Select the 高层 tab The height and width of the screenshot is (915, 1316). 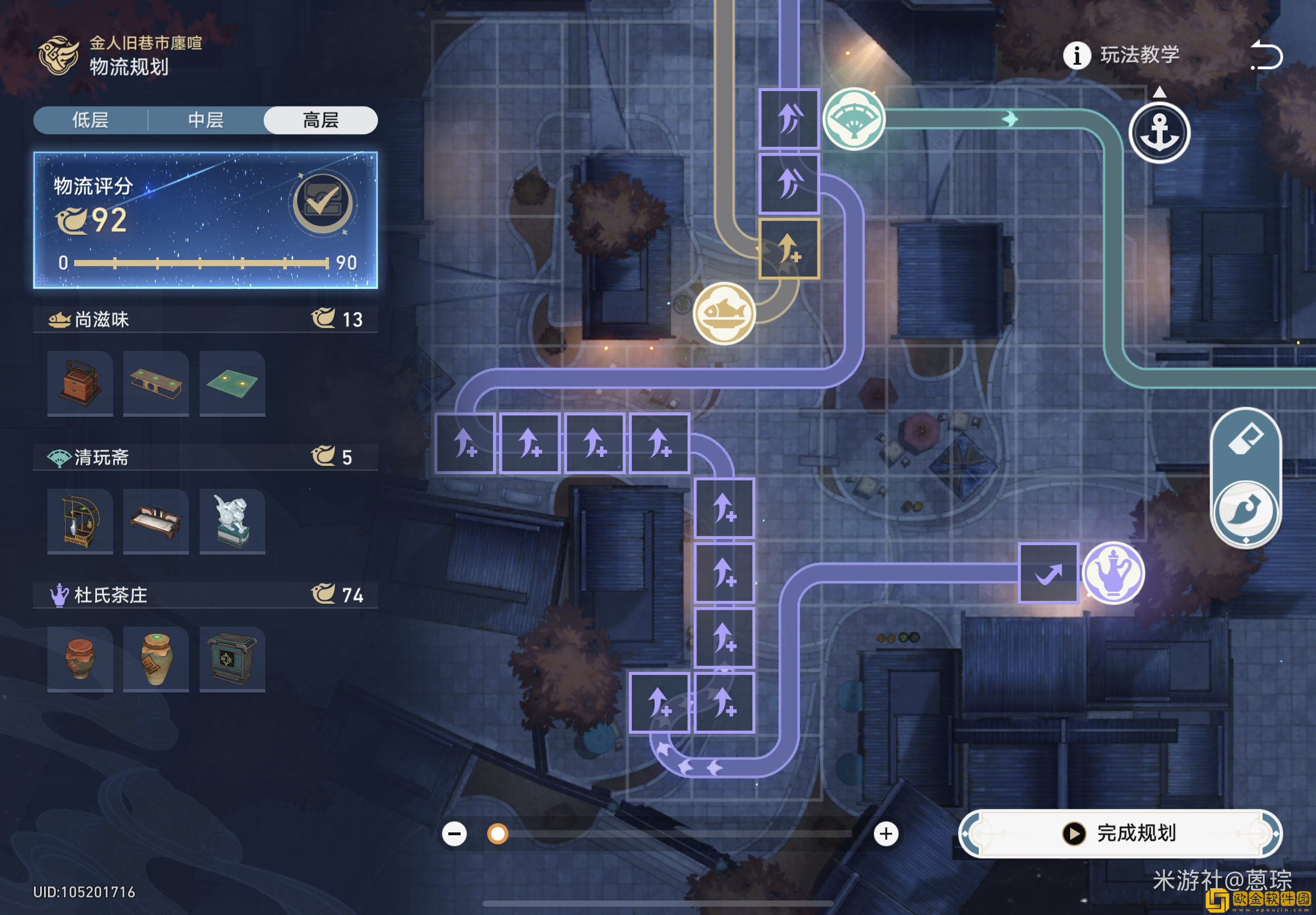point(320,121)
